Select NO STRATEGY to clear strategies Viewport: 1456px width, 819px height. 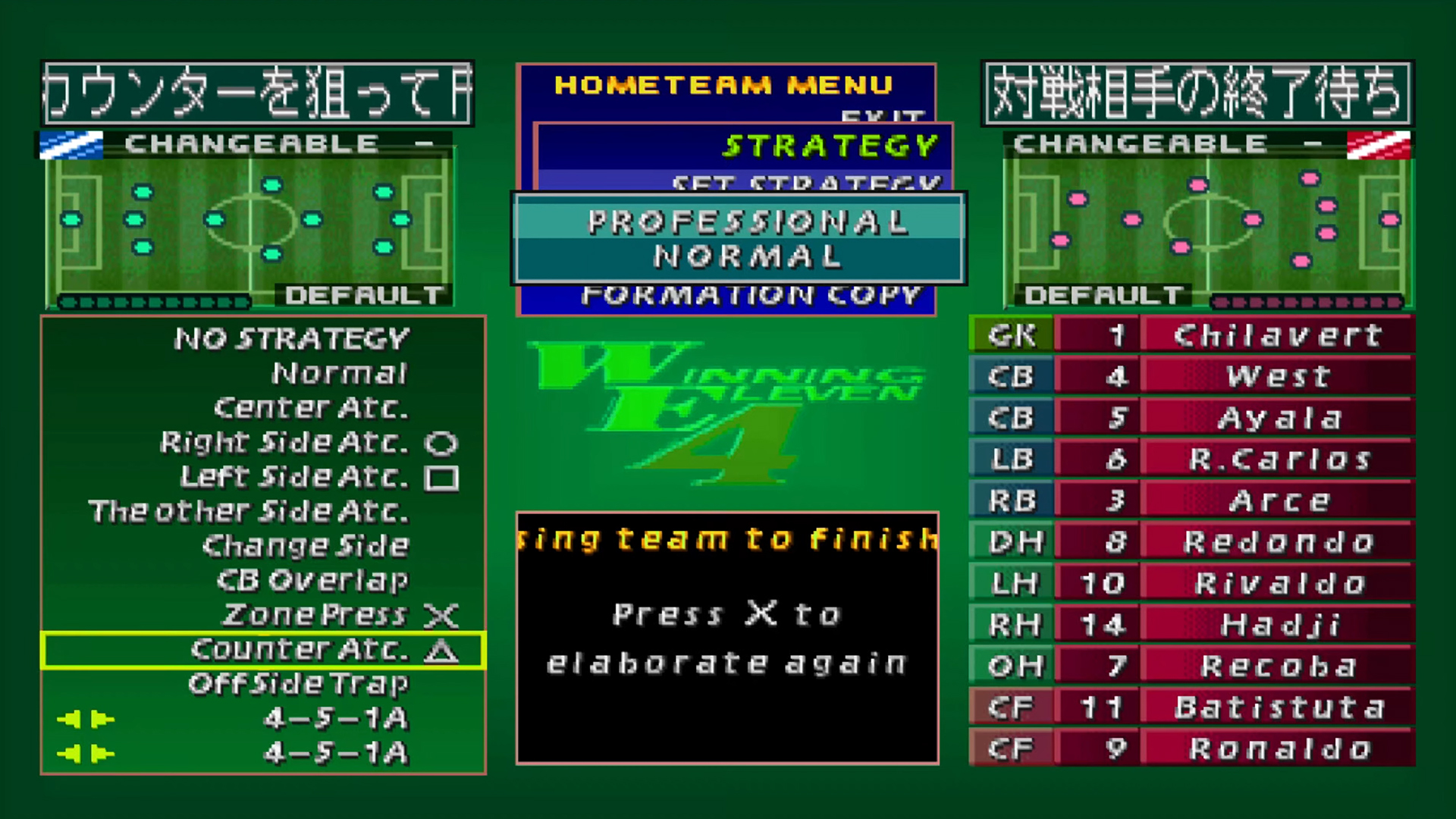(x=290, y=337)
